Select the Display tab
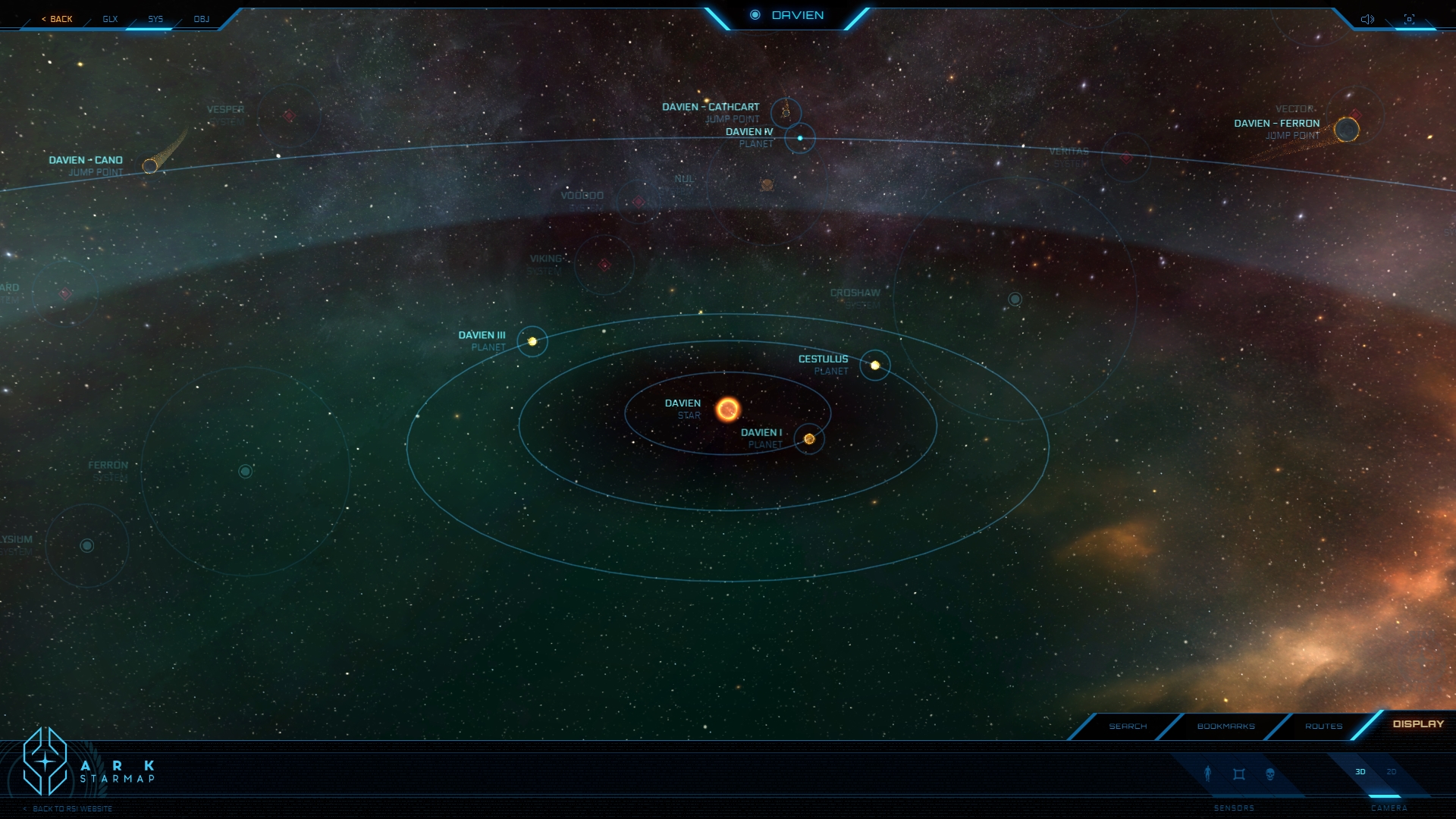This screenshot has width=1456, height=819. point(1418,724)
